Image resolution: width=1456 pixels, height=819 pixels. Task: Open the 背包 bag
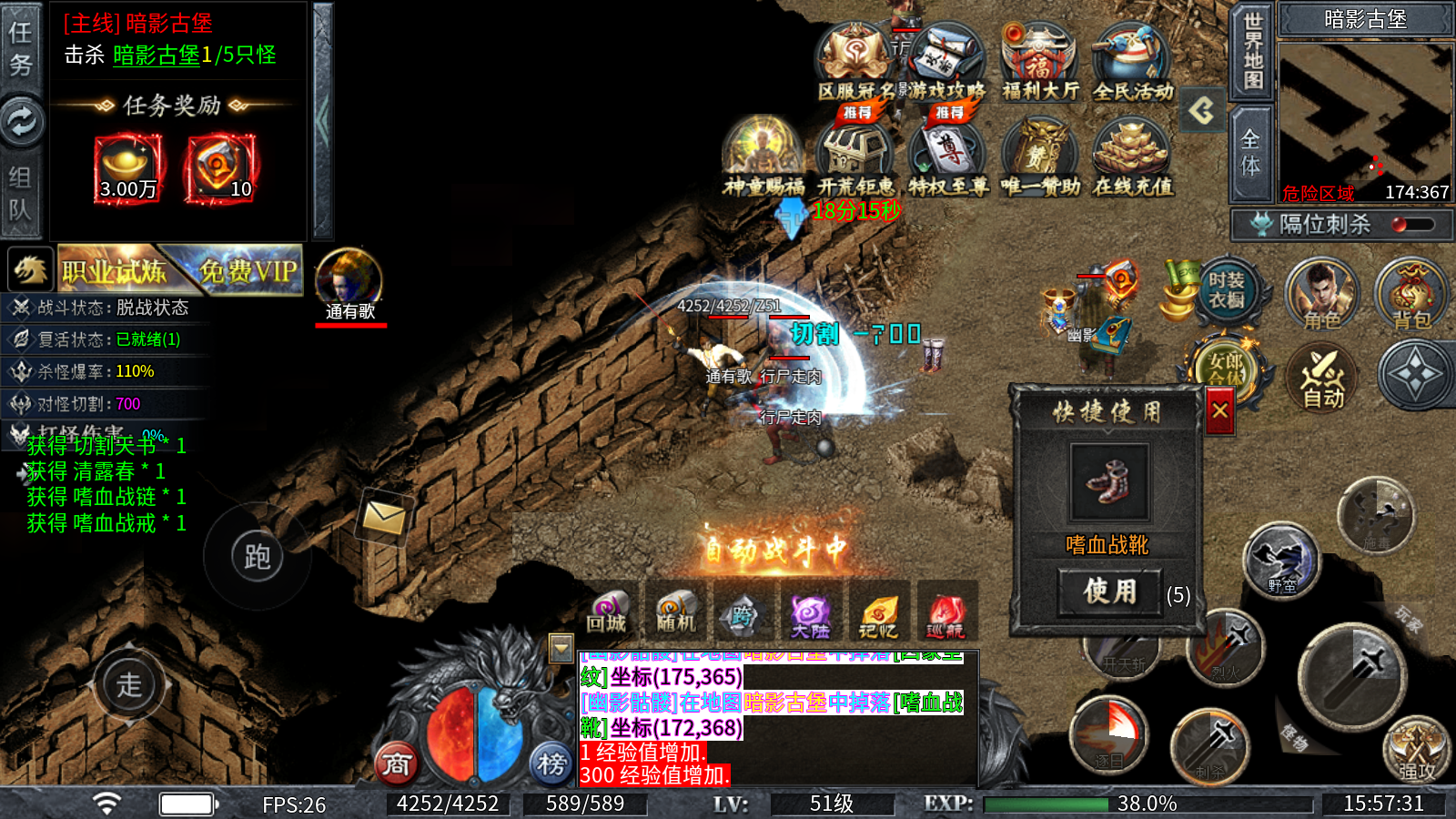[1411, 293]
